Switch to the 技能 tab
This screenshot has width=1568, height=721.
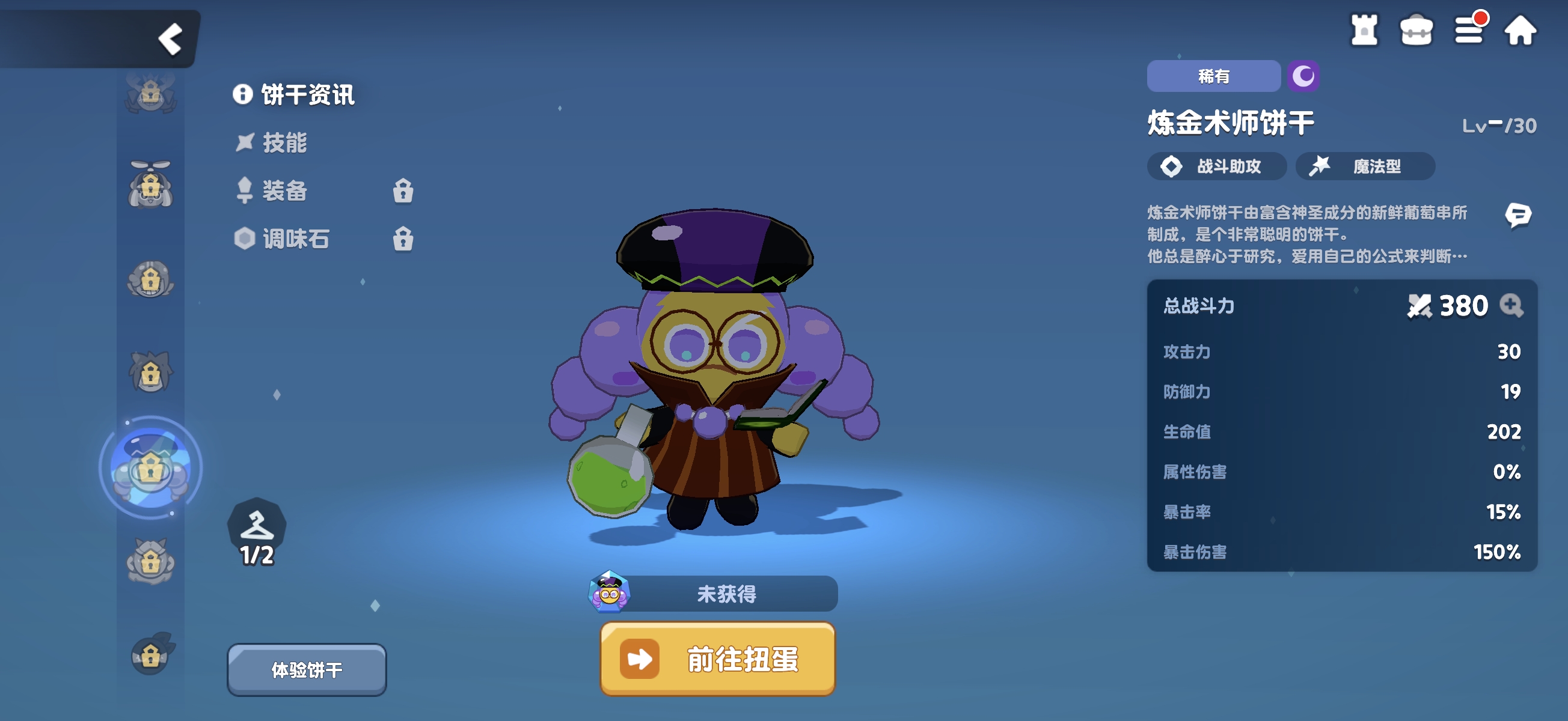click(x=280, y=144)
